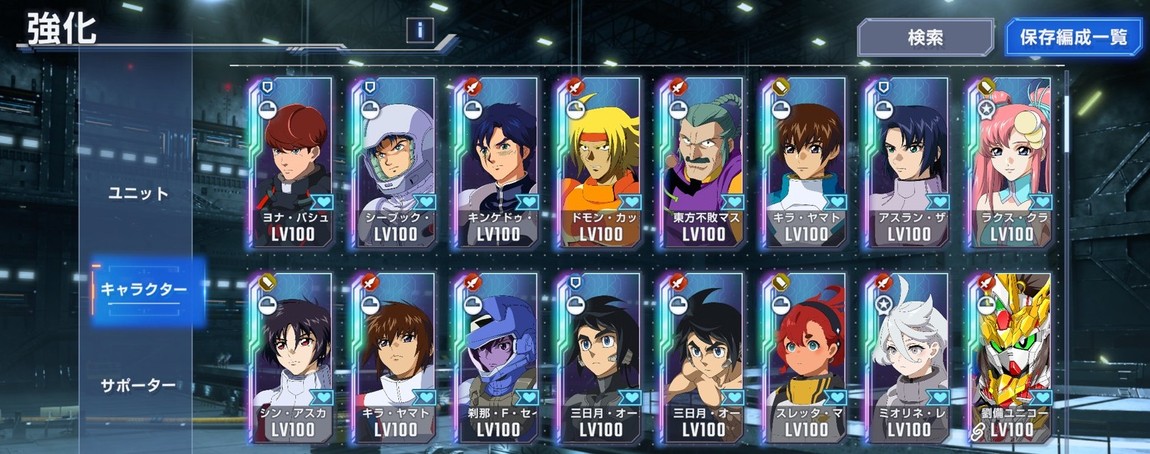Viewport: 1150px width, 454px height.
Task: Switch to the サポーター tab
Action: (138, 385)
